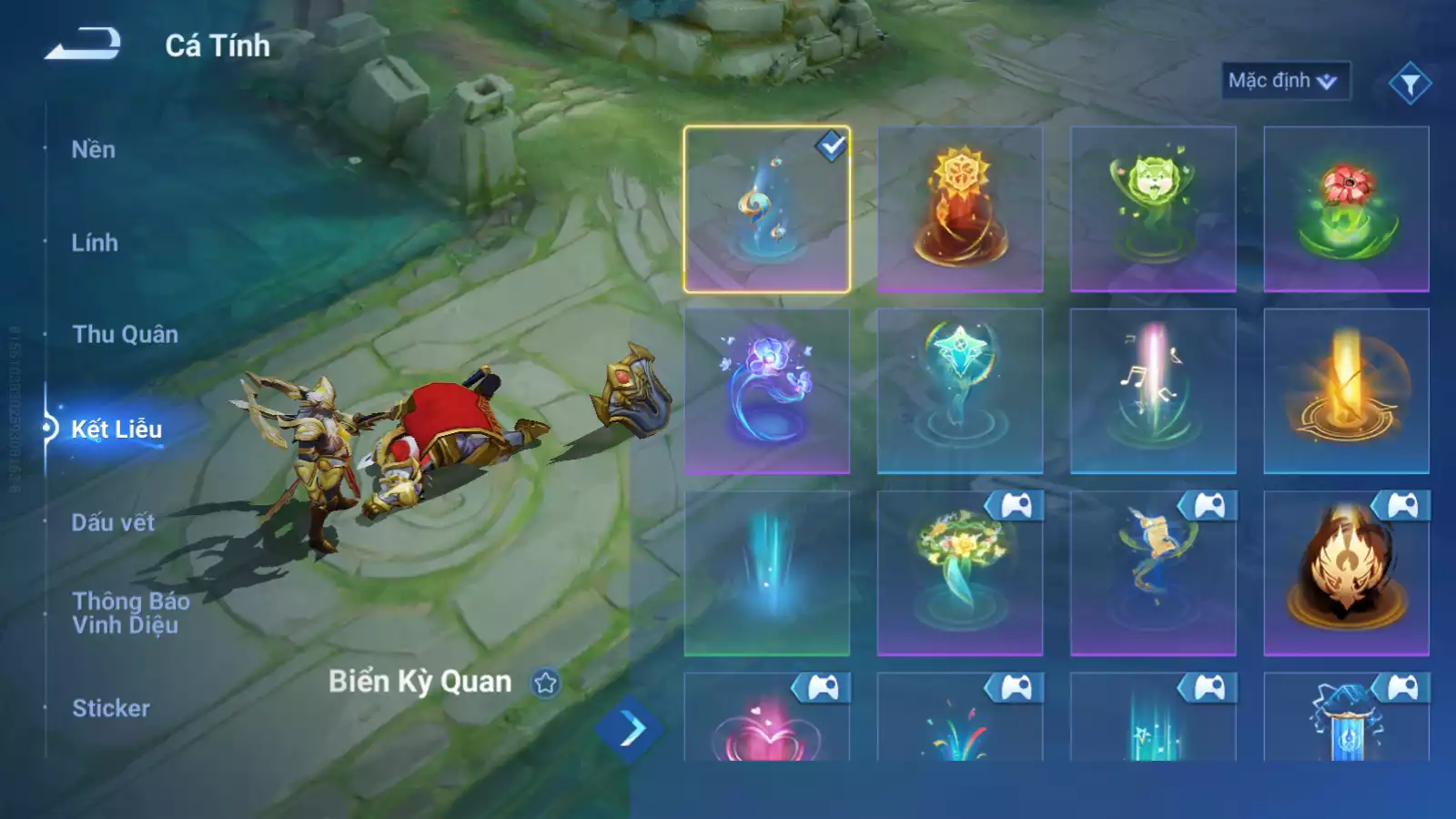
Task: Choose the Kết Liễu tab
Action: (x=116, y=429)
